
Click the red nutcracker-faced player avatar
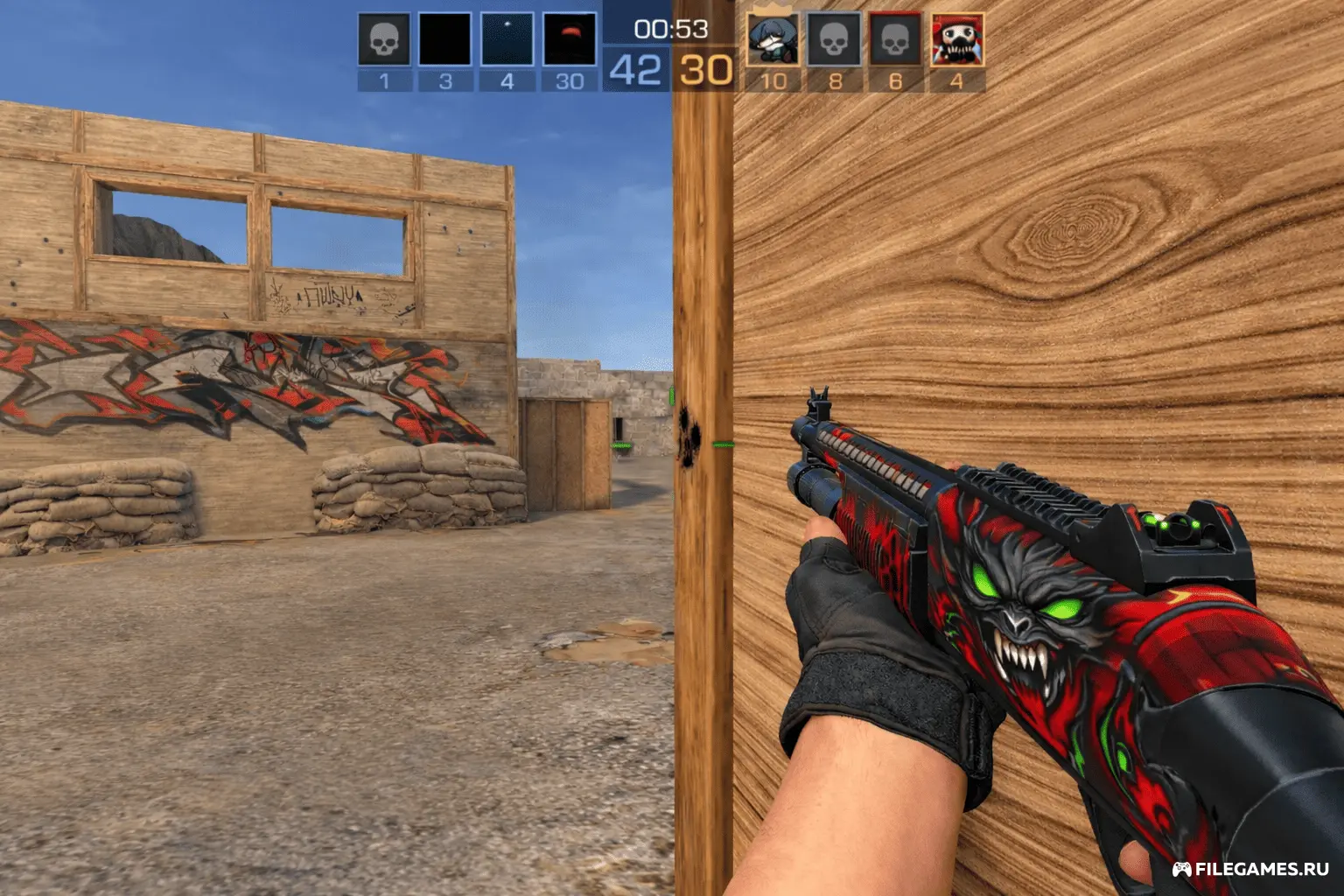click(x=956, y=39)
